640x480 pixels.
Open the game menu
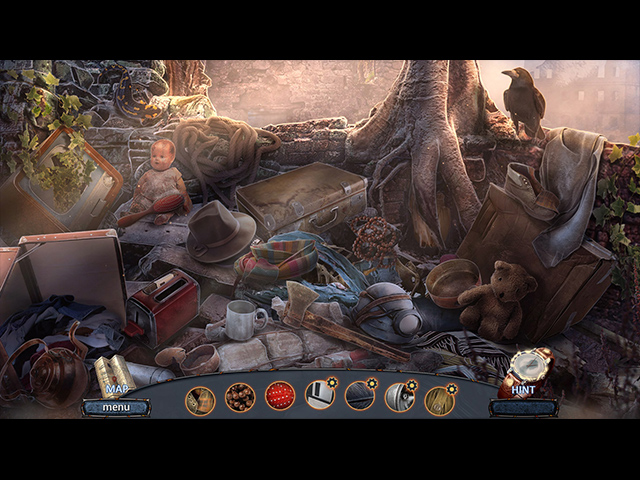[x=115, y=407]
